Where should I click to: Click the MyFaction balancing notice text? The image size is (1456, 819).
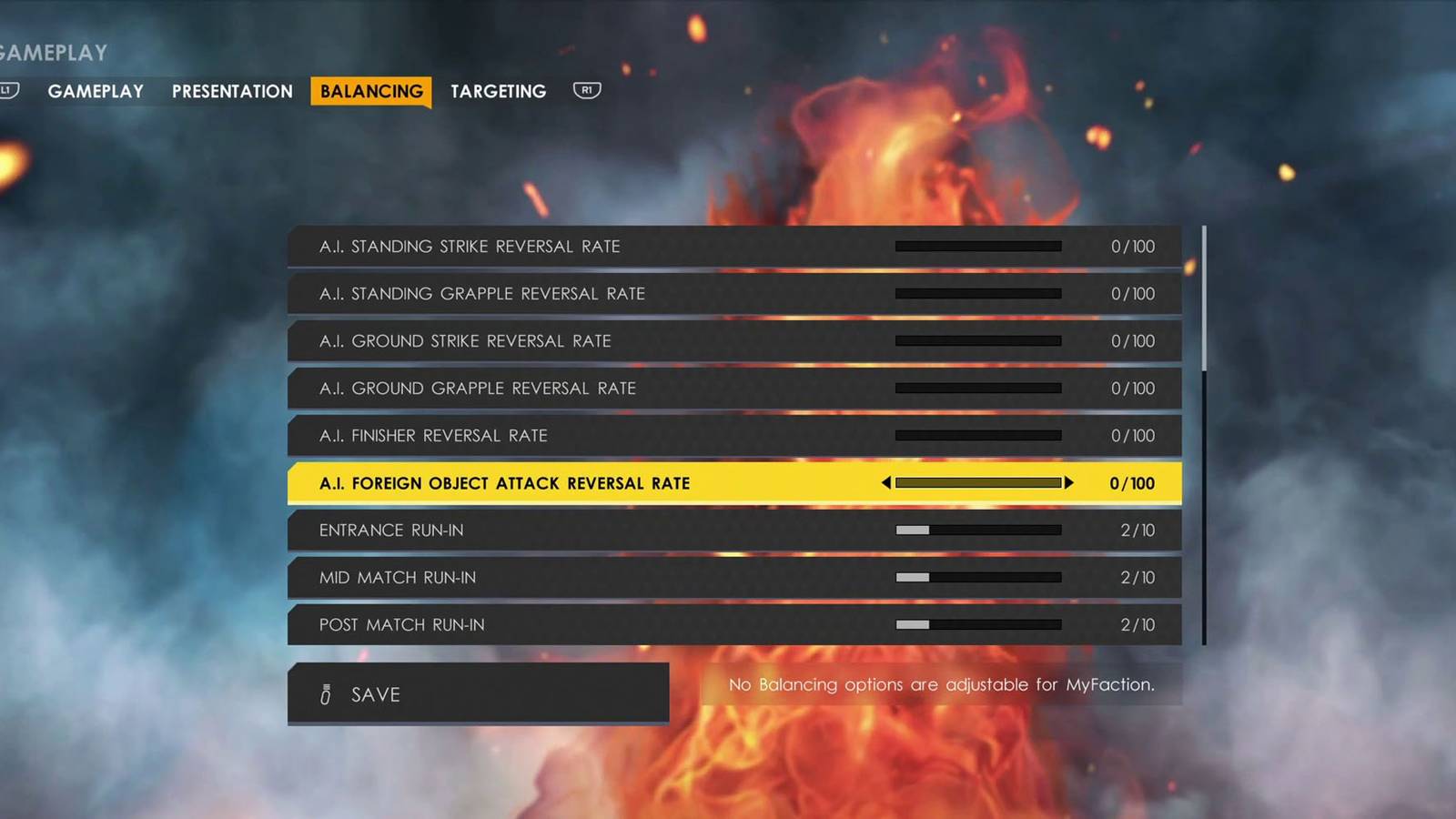pyautogui.click(x=942, y=684)
